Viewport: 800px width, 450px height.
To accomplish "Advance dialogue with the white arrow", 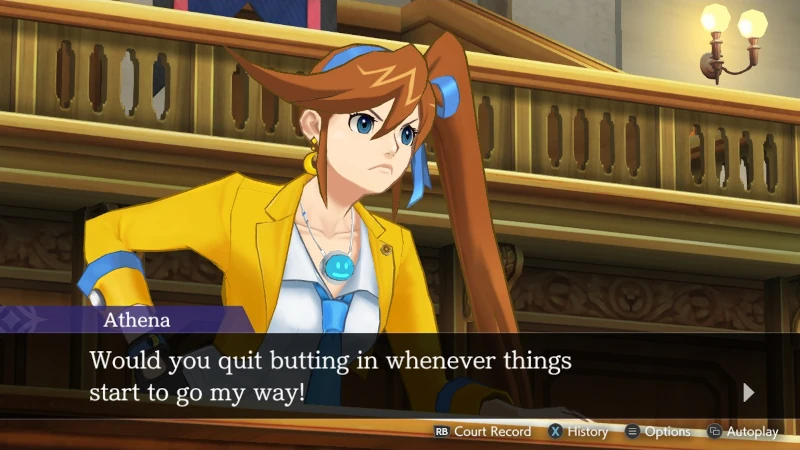I will [x=750, y=392].
